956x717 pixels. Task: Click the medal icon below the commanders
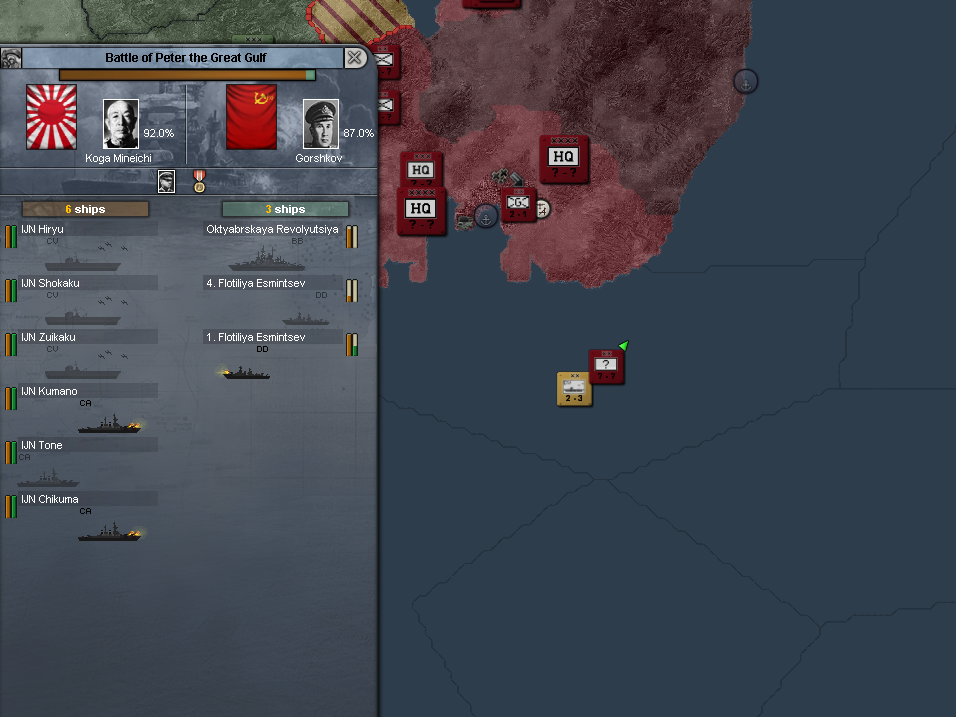tap(199, 181)
